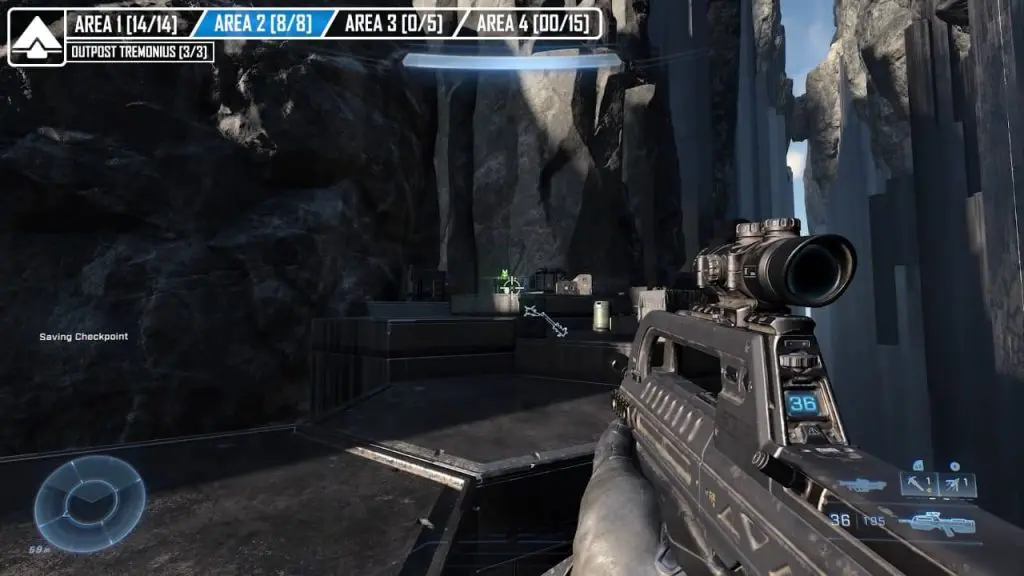Switch to the Area 1 tab

click(125, 23)
